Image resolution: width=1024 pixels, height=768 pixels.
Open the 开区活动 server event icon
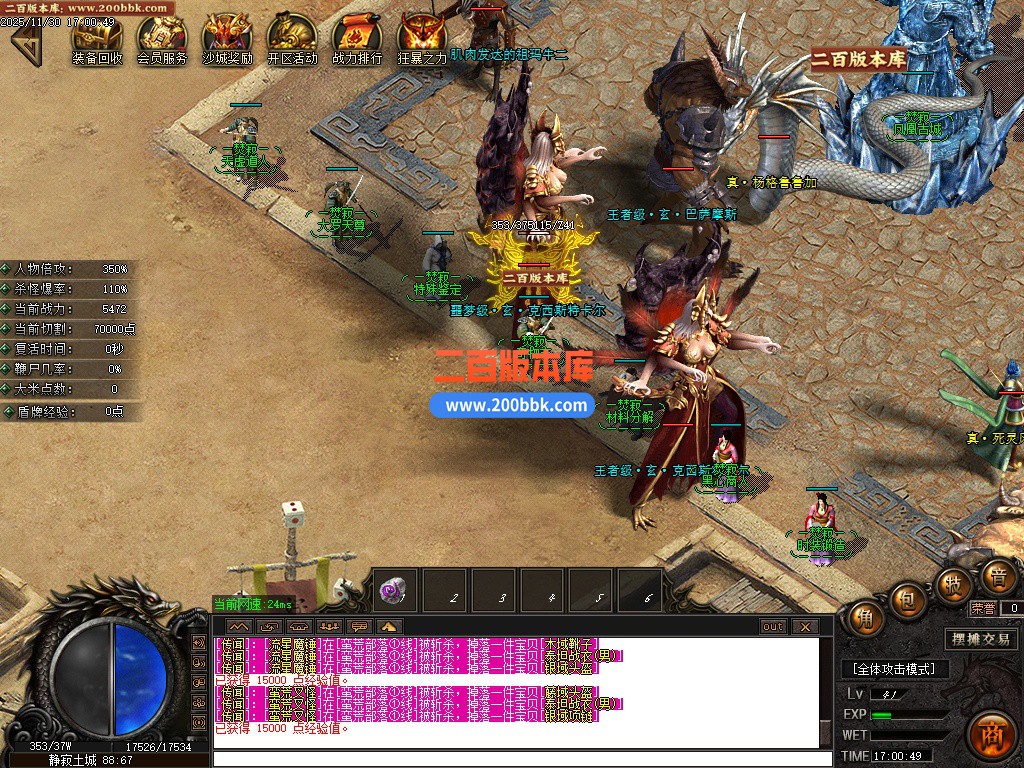pyautogui.click(x=292, y=38)
